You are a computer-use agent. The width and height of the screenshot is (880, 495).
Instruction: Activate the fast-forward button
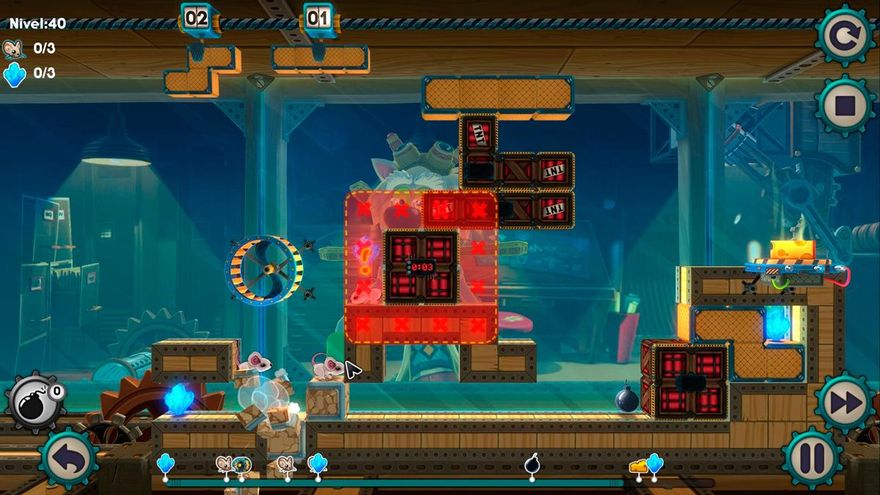(x=845, y=402)
